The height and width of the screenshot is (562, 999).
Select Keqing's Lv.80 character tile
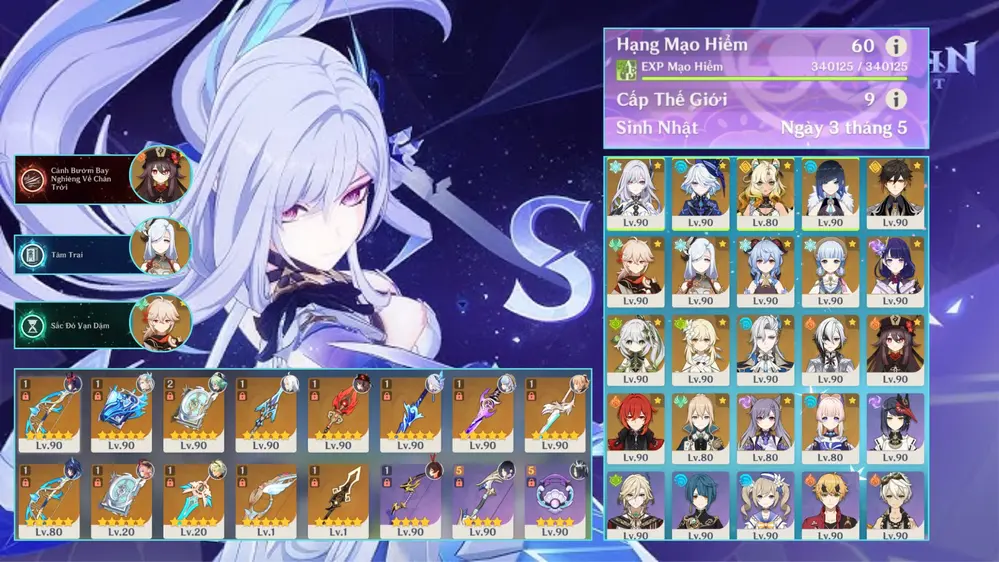coord(765,423)
